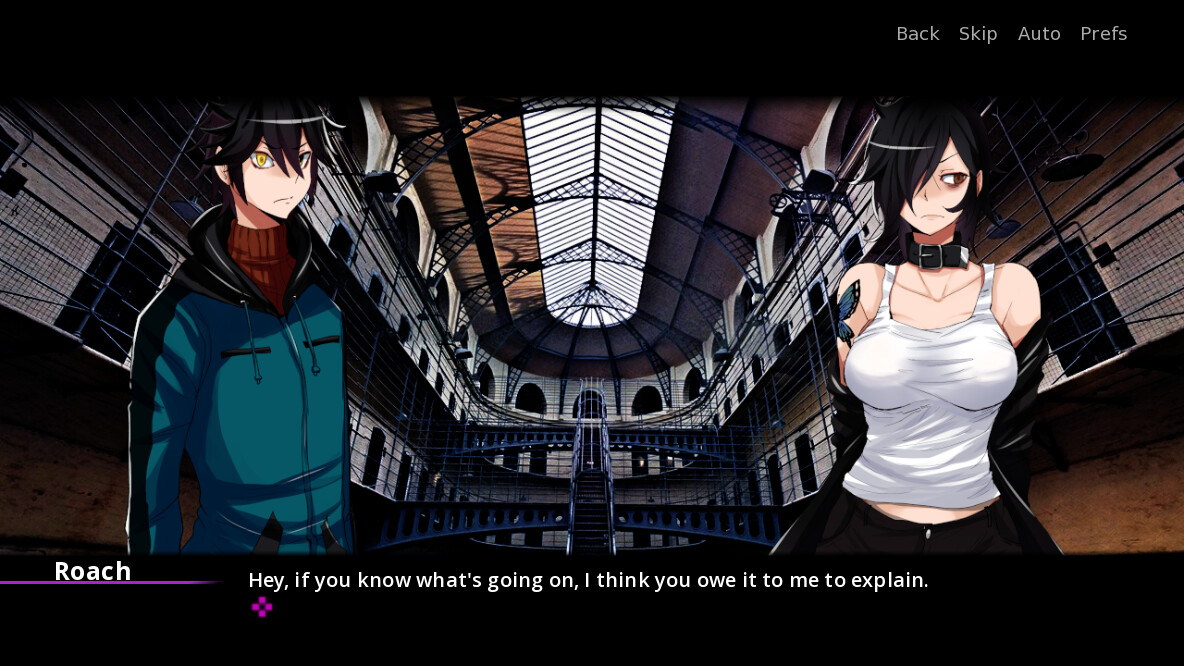Skip ahead through the dialogue
The width and height of the screenshot is (1184, 666).
click(x=978, y=34)
